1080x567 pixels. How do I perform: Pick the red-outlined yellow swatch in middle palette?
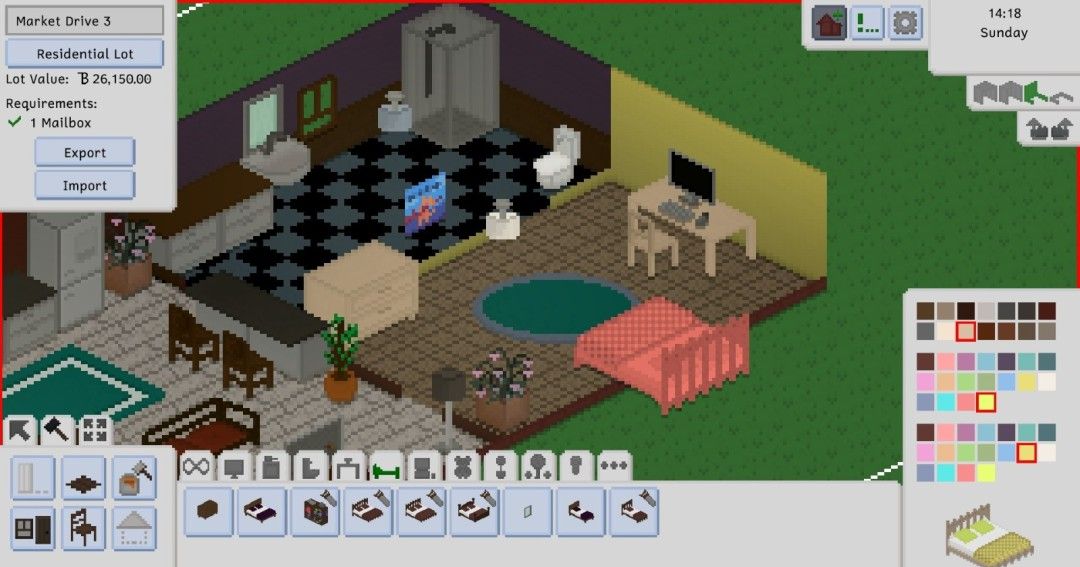[986, 402]
